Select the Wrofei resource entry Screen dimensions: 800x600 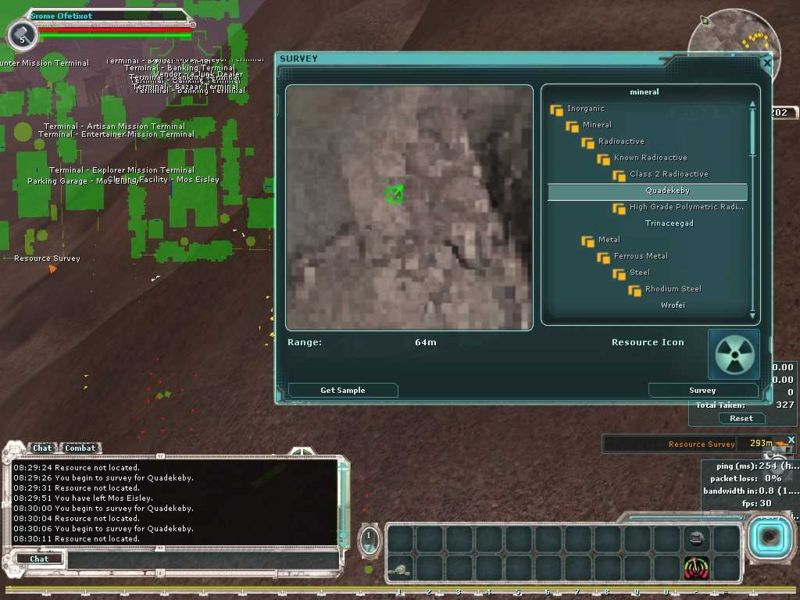pos(672,305)
